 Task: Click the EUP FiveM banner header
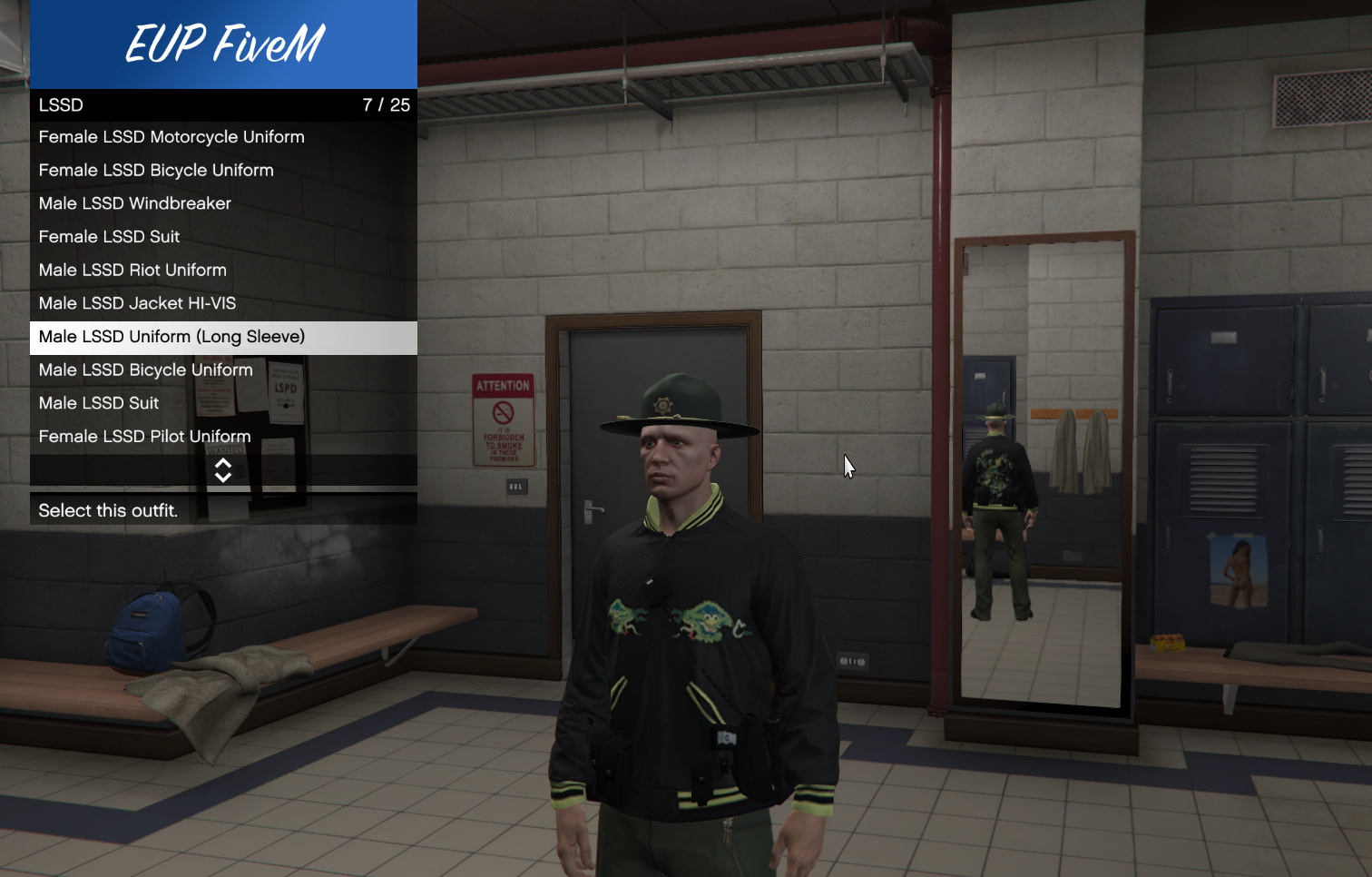[x=223, y=44]
